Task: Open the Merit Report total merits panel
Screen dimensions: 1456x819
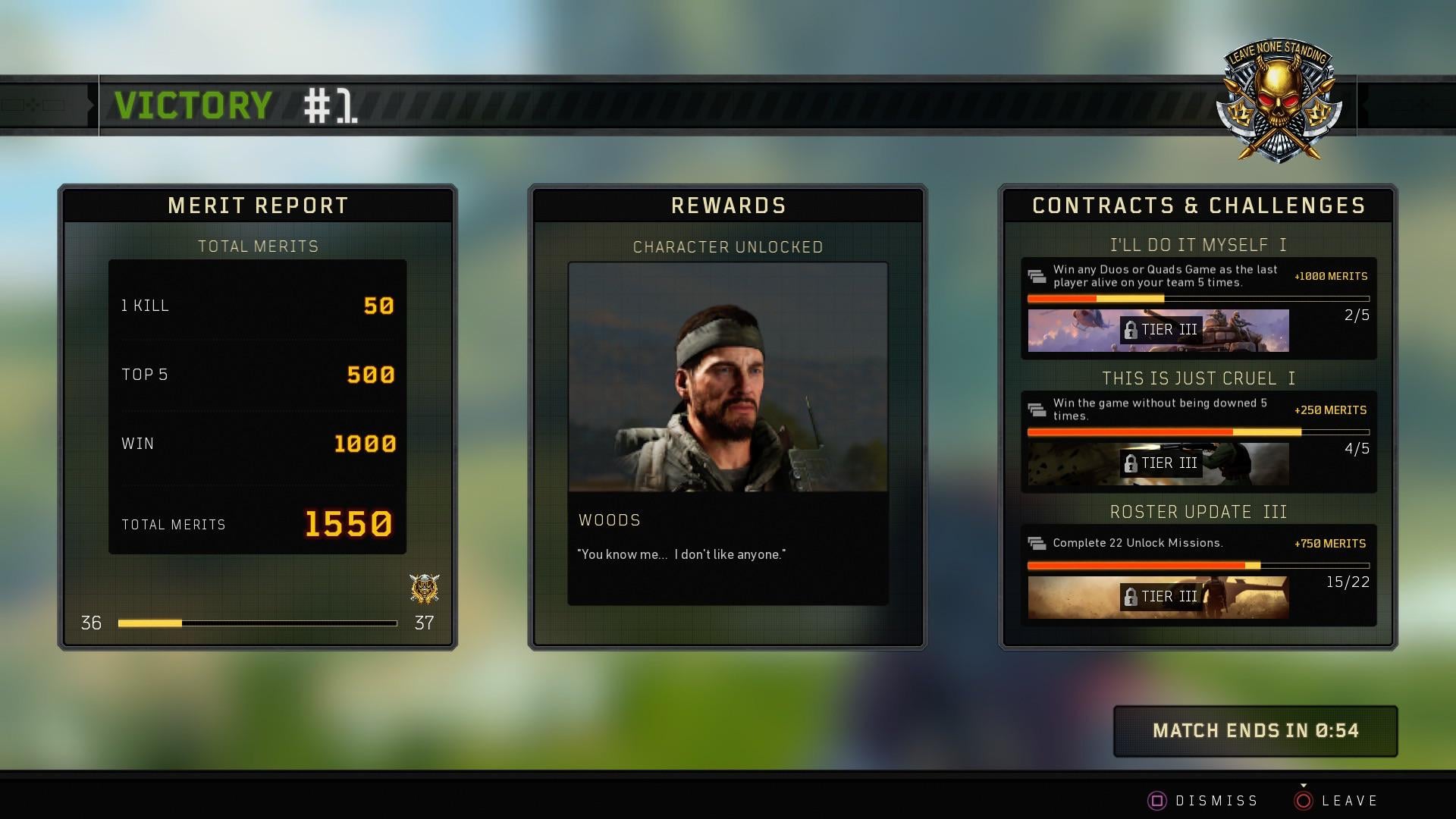Action: [257, 406]
